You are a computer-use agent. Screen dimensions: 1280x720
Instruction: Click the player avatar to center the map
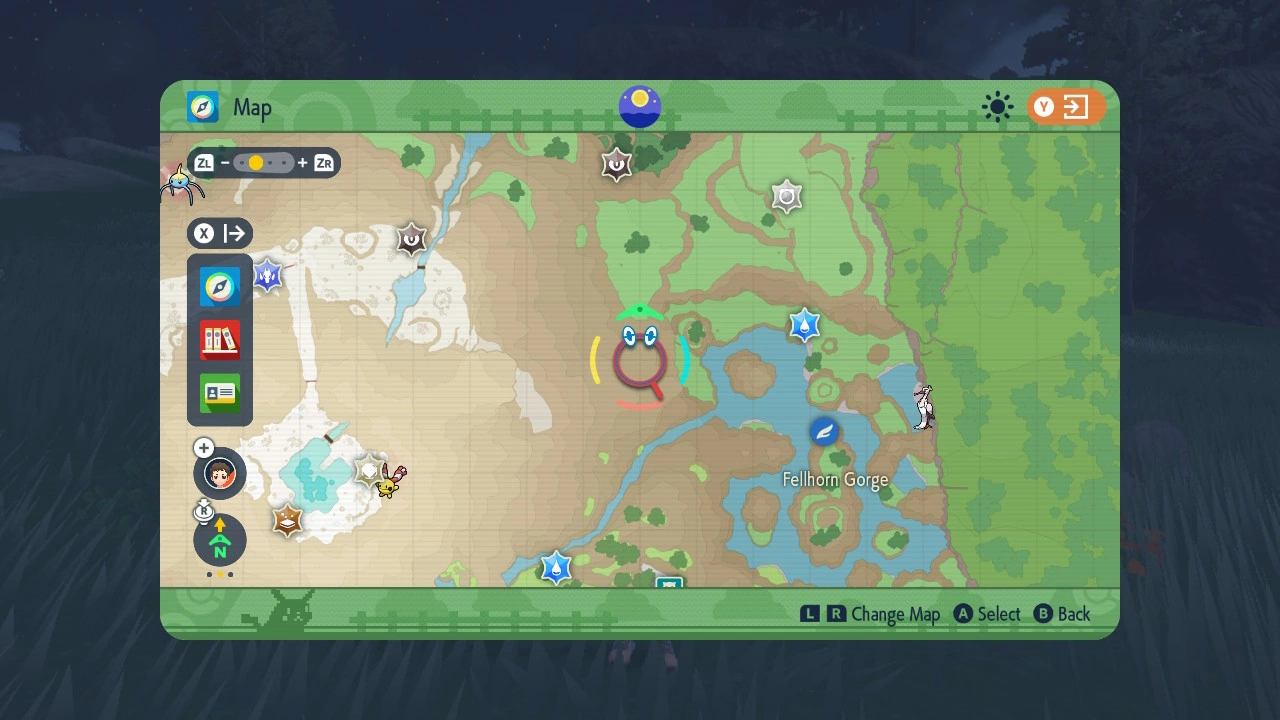click(x=219, y=473)
